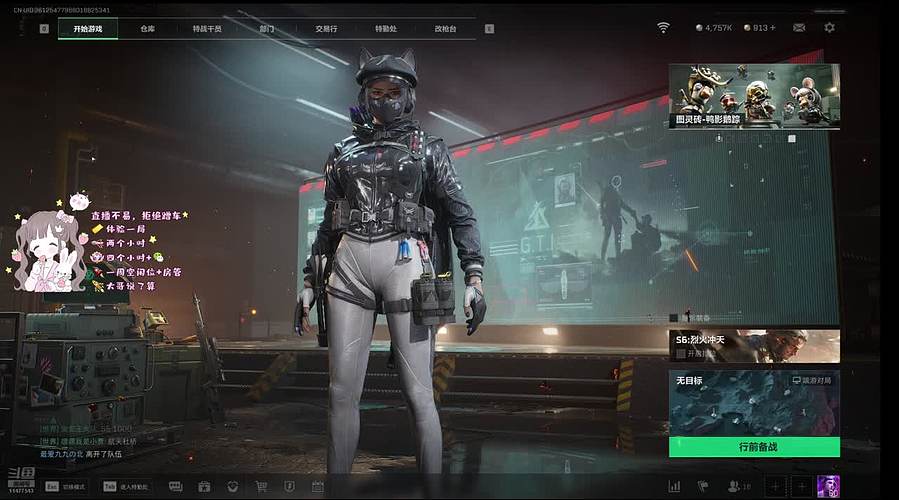Select the 部门 department tab

[x=267, y=29]
